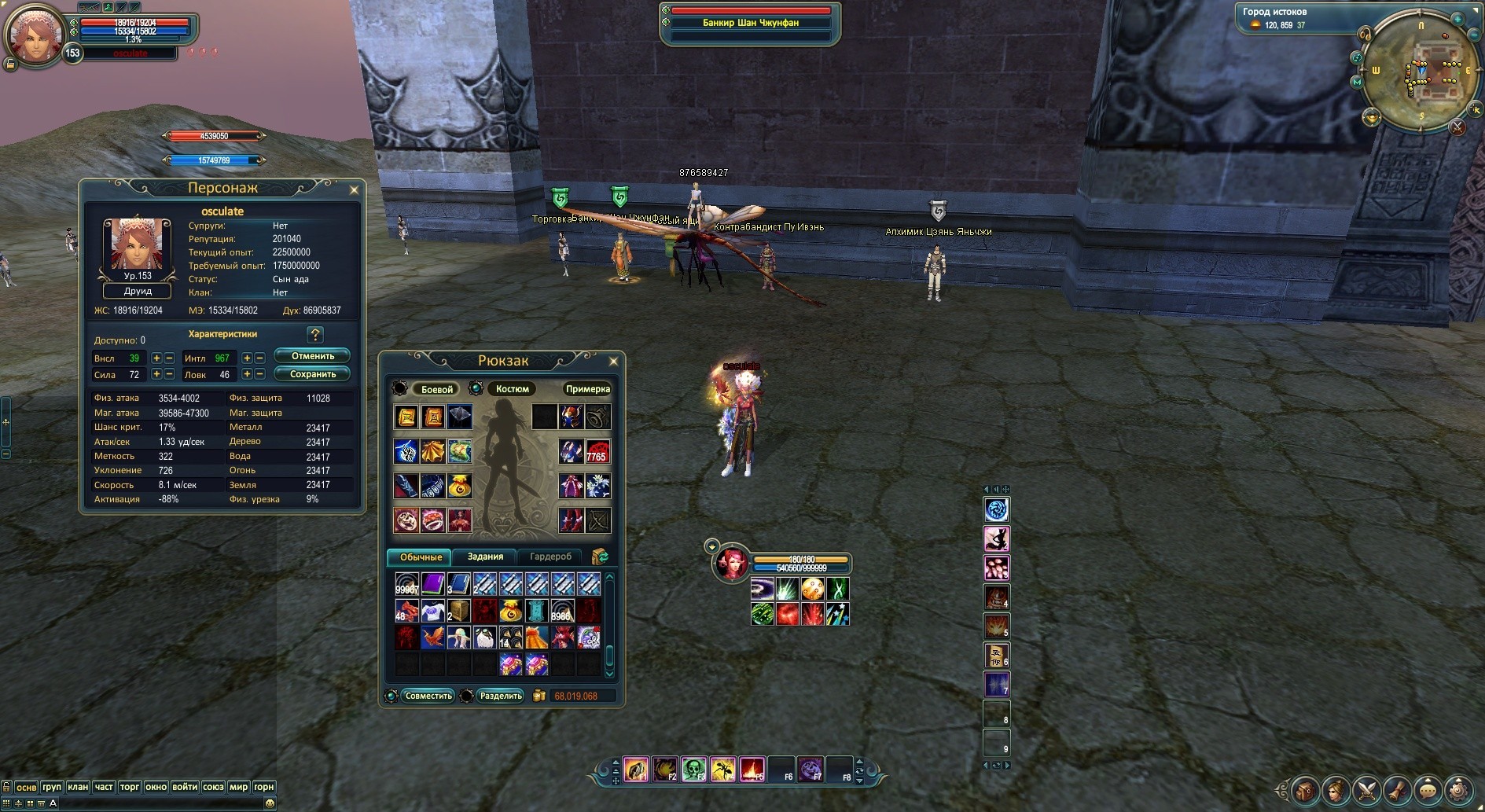Open the characteristics help question mark
This screenshot has width=1485, height=812.
point(315,335)
